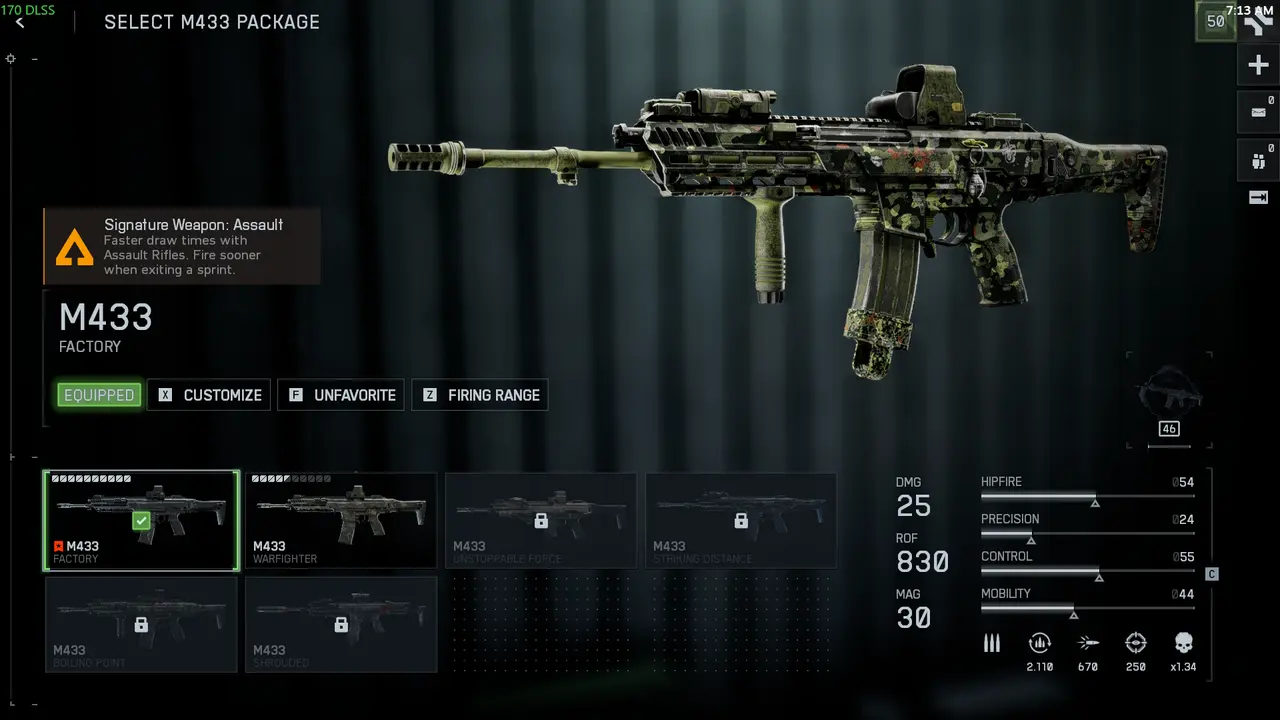1280x720 pixels.
Task: Click the skull damage multiplier icon
Action: pos(1183,643)
